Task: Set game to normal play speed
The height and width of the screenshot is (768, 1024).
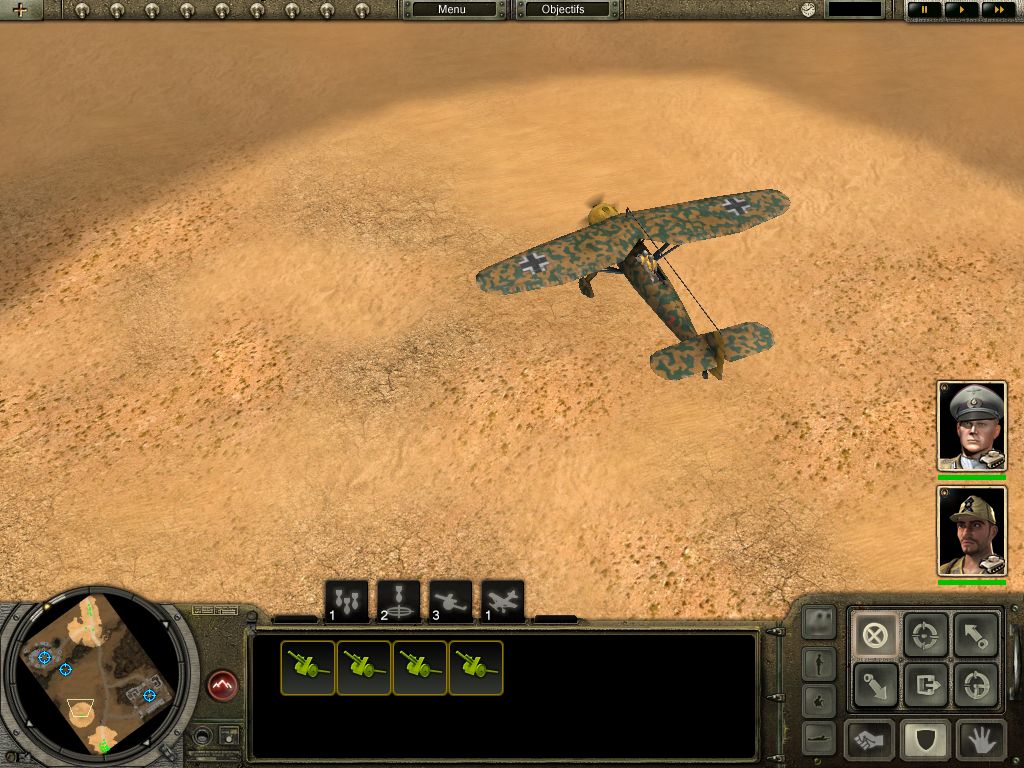Action: pos(960,10)
